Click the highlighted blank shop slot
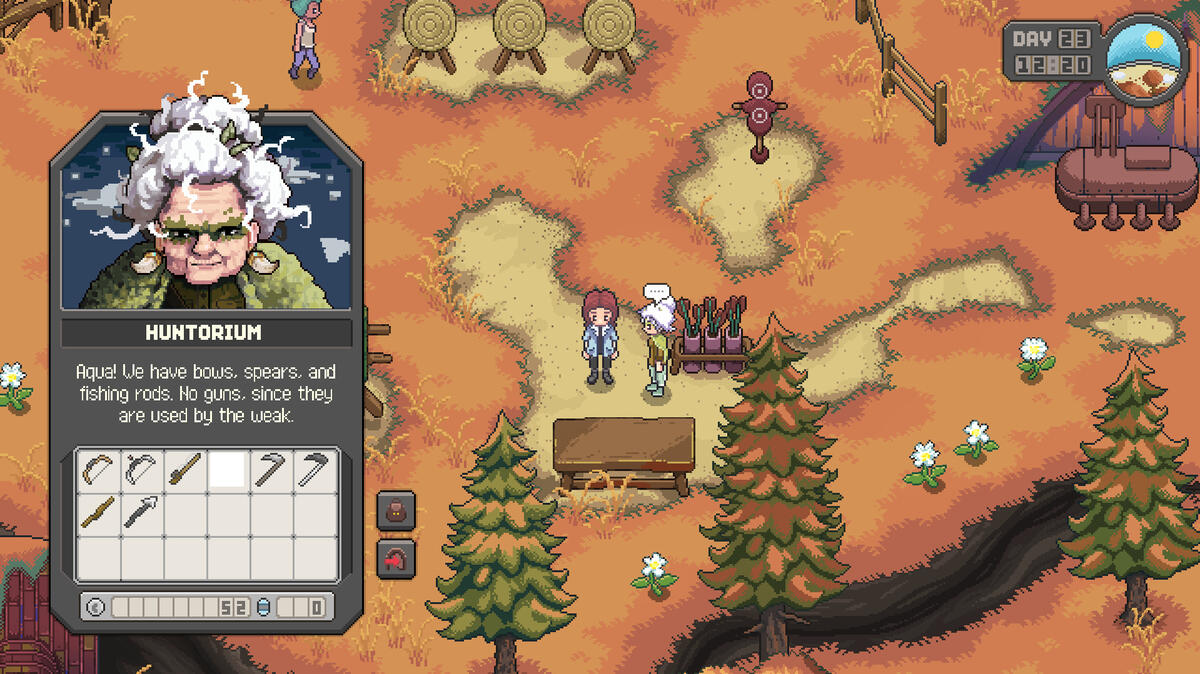The image size is (1200, 674). [x=228, y=470]
